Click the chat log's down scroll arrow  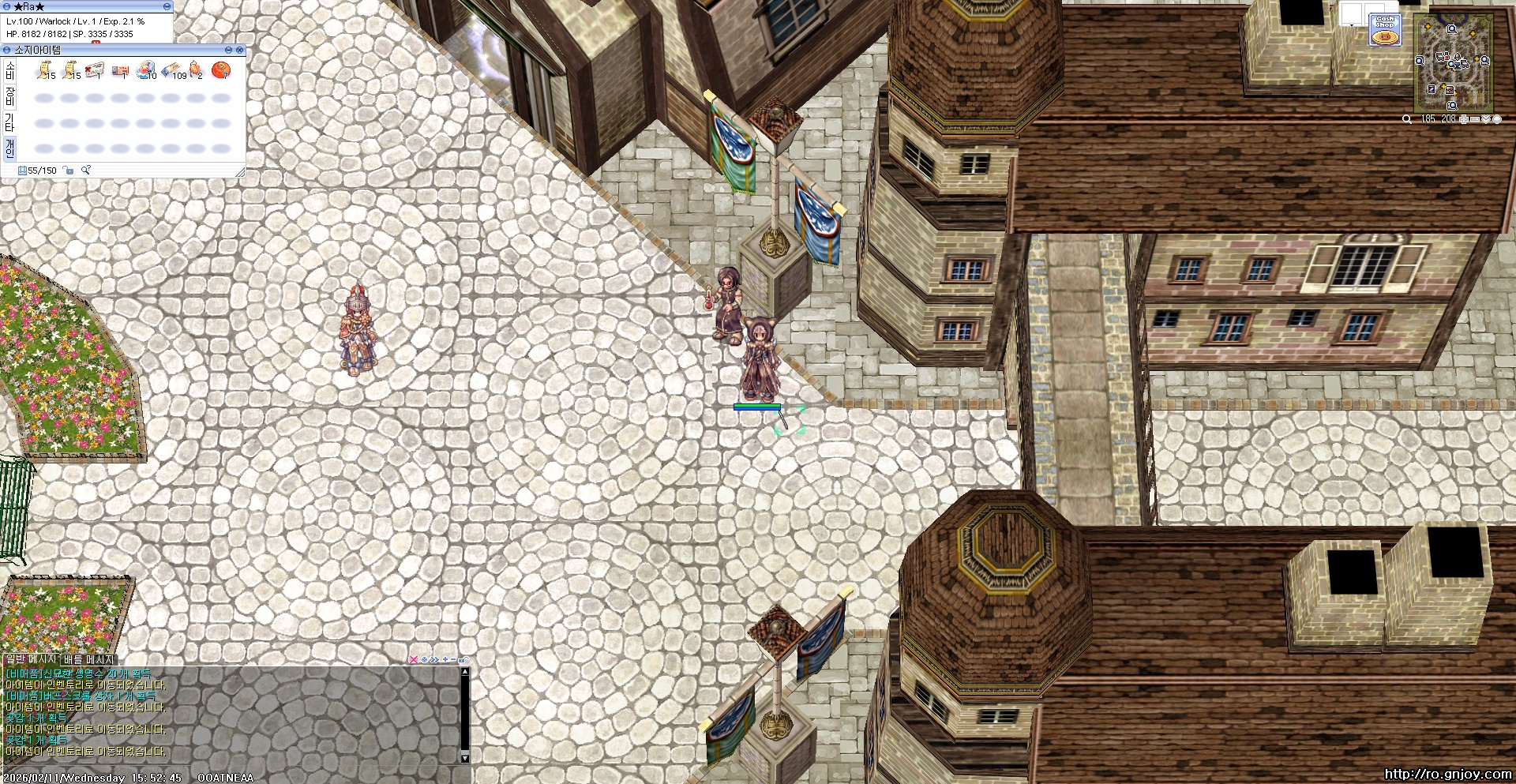pyautogui.click(x=465, y=758)
